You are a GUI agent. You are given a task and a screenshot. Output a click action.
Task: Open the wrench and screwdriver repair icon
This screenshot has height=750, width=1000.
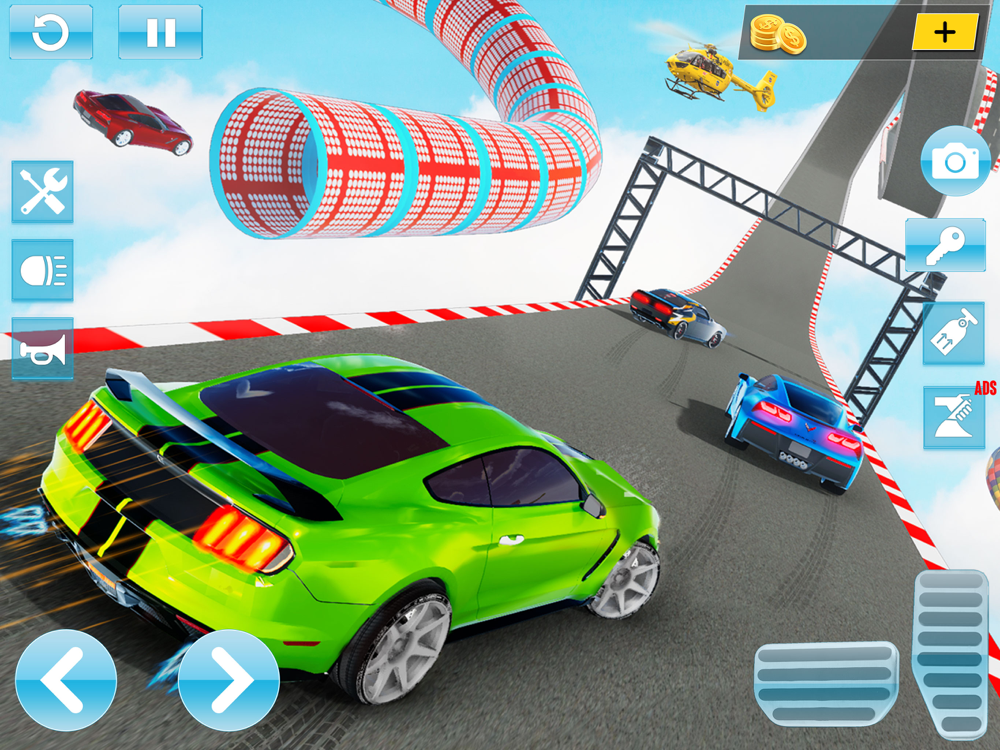point(42,191)
